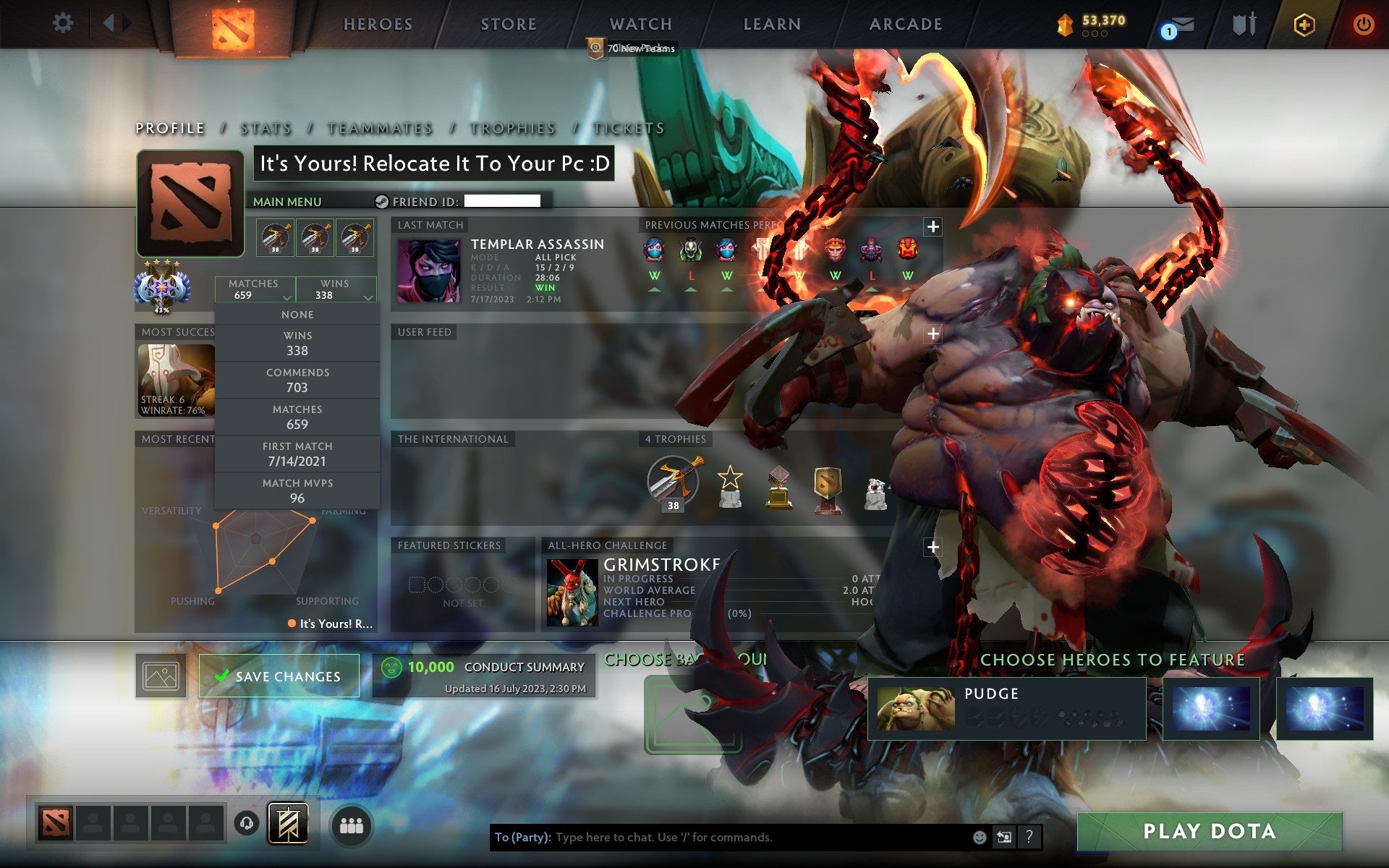Select the WINS 338 stat option
The width and height of the screenshot is (1389, 868).
pos(297,343)
